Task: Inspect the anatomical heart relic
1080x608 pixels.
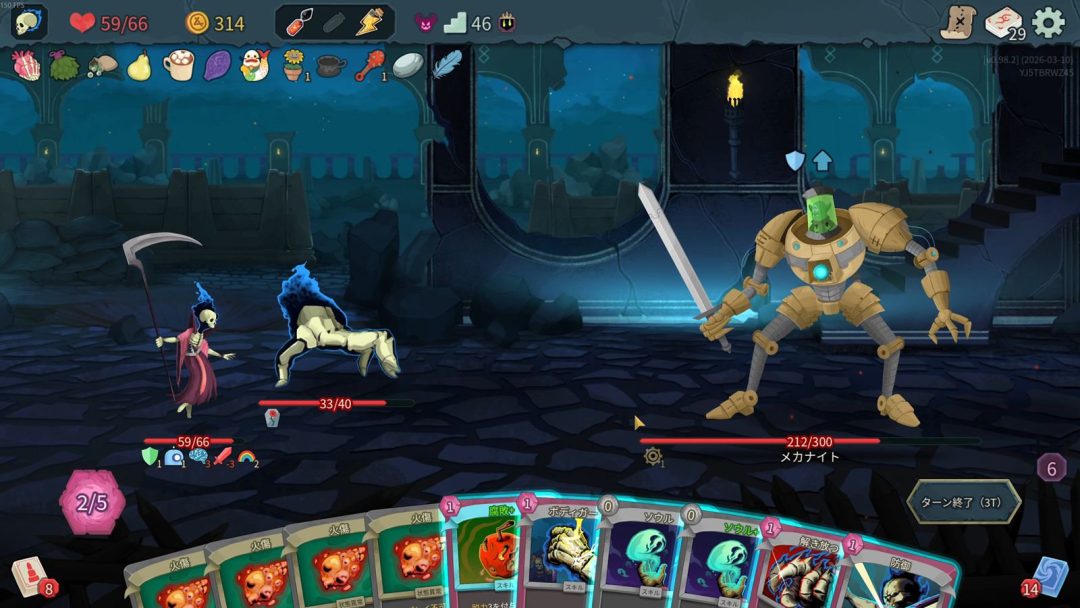Action: 25,66
